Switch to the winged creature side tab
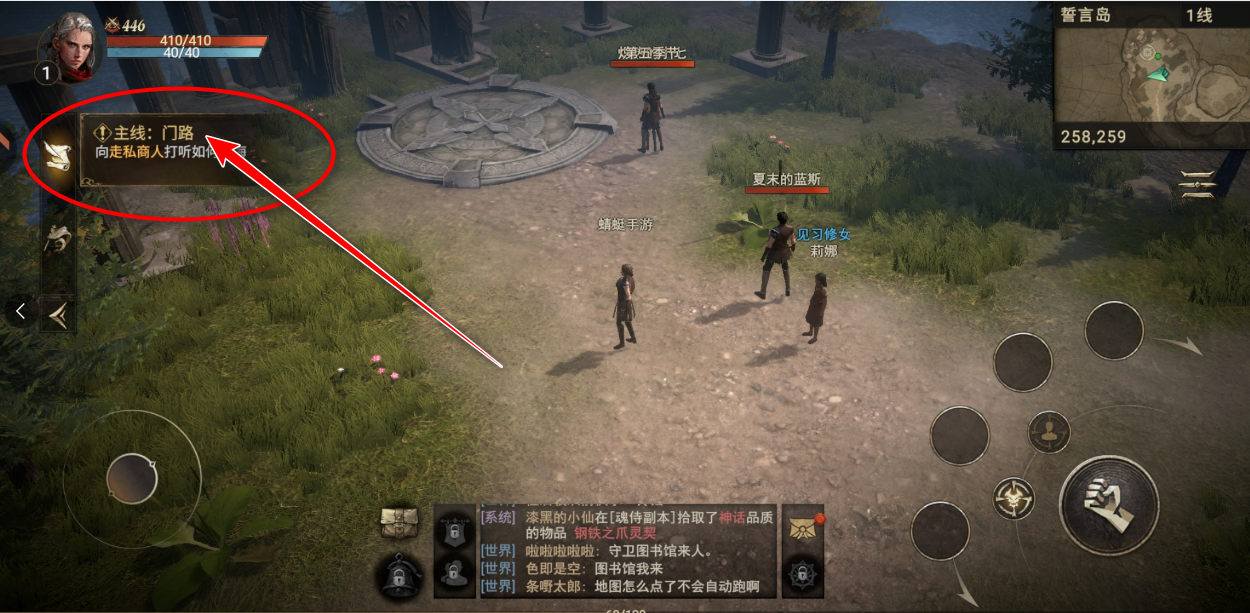Image resolution: width=1250 pixels, height=613 pixels. click(x=58, y=238)
